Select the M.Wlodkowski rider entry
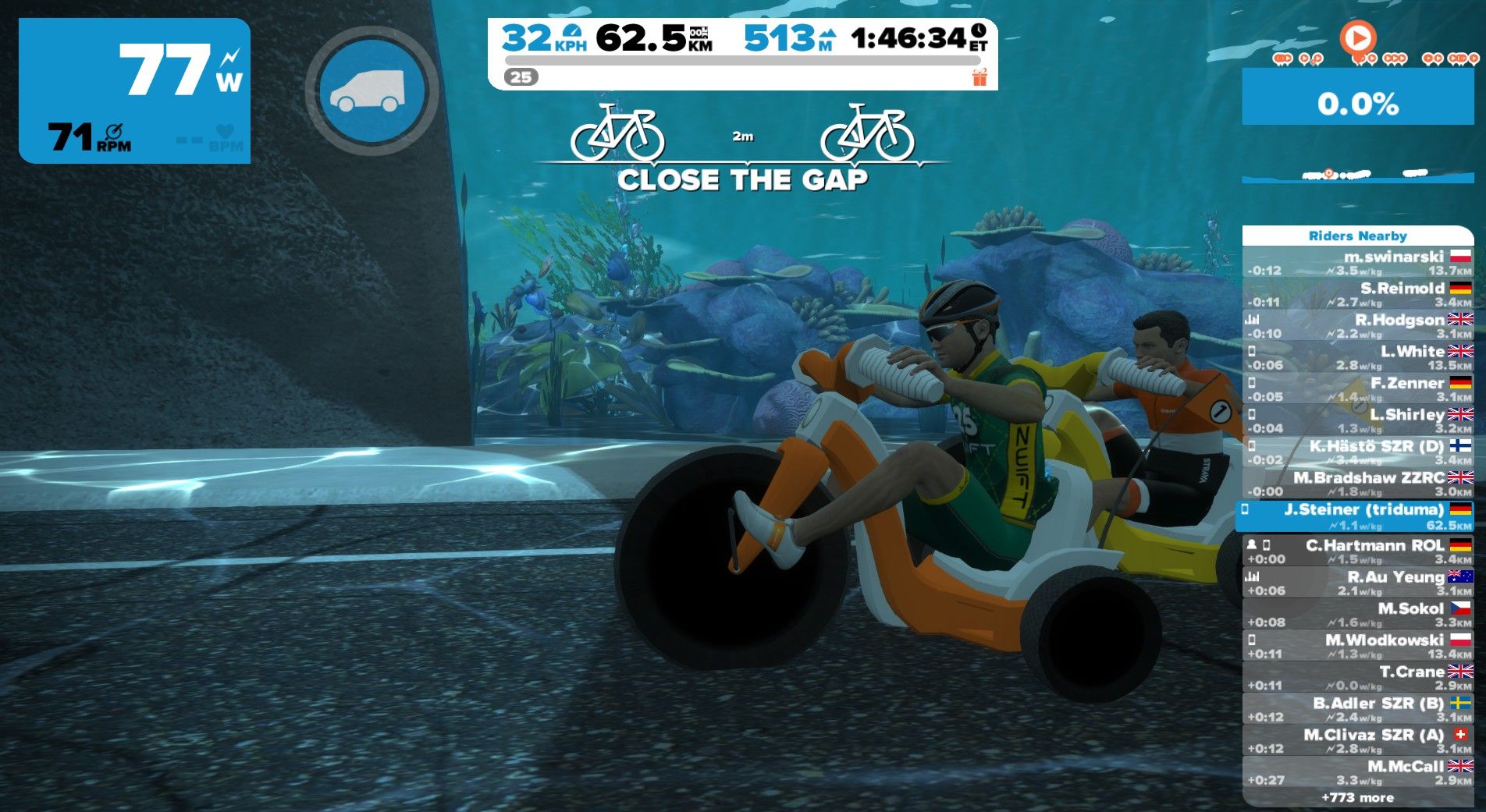The image size is (1486, 812). [x=1357, y=646]
